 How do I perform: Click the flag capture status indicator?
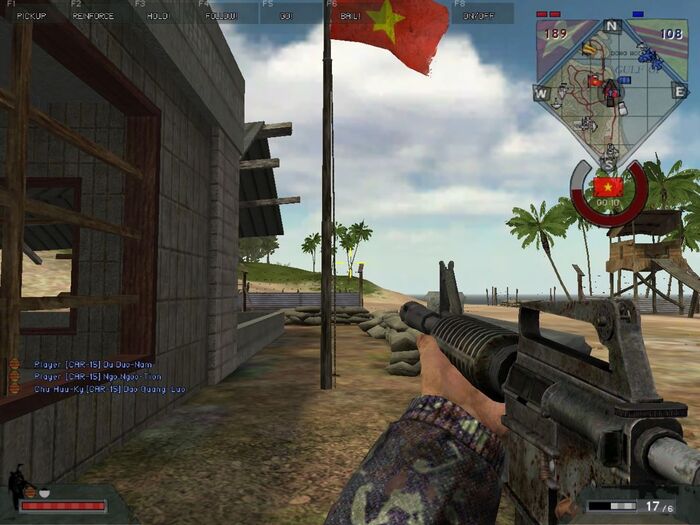[x=608, y=187]
